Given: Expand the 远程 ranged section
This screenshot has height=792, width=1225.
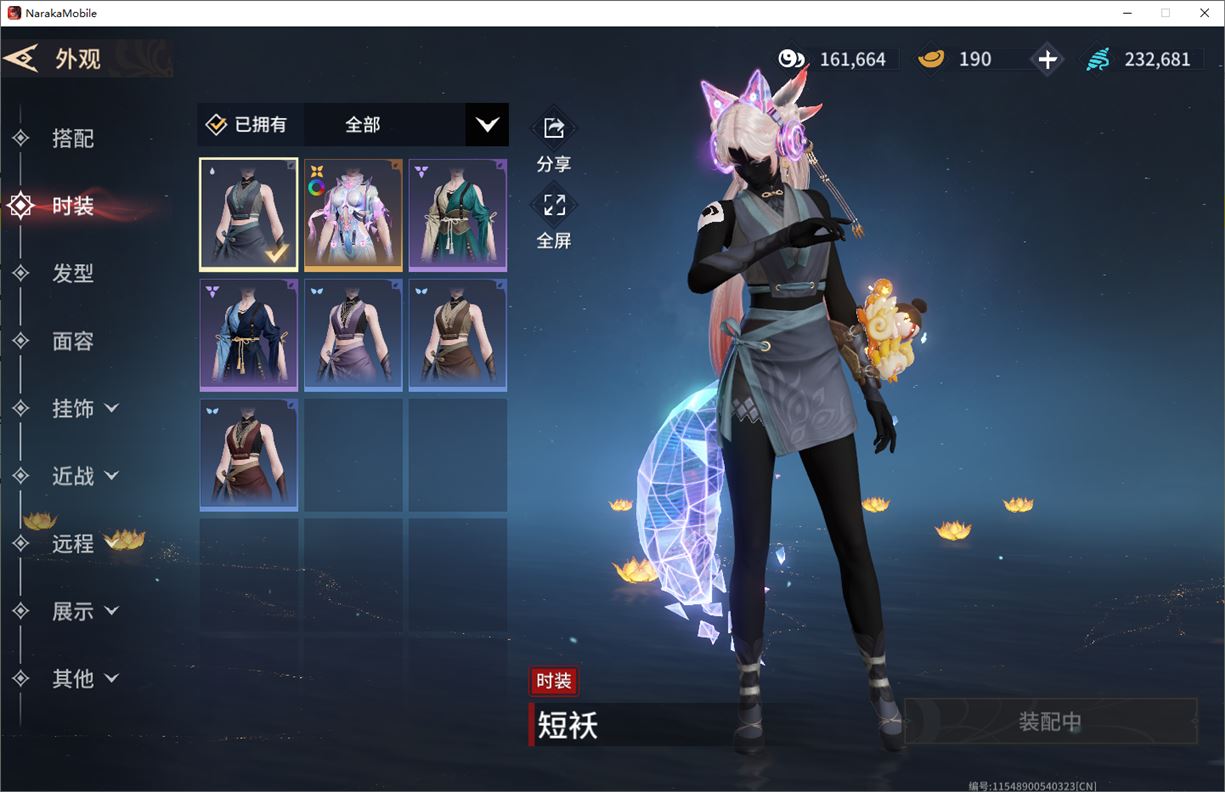Looking at the screenshot, I should coord(72,543).
